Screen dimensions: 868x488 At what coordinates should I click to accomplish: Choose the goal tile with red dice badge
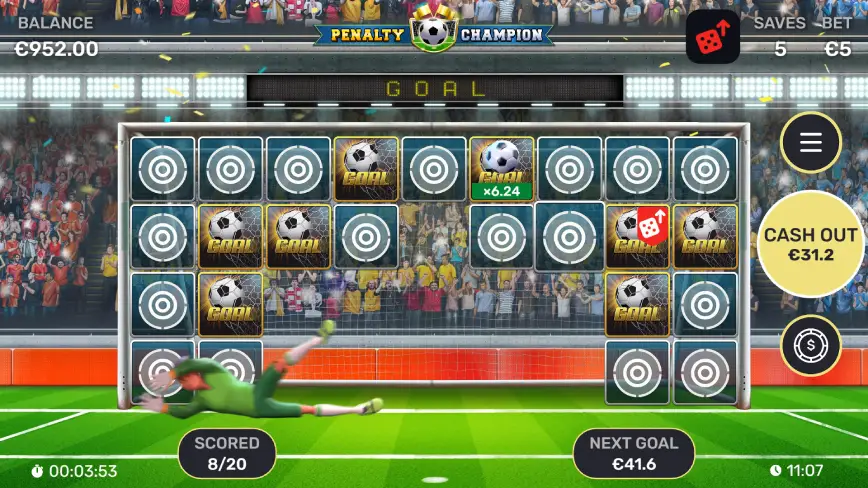(x=637, y=236)
